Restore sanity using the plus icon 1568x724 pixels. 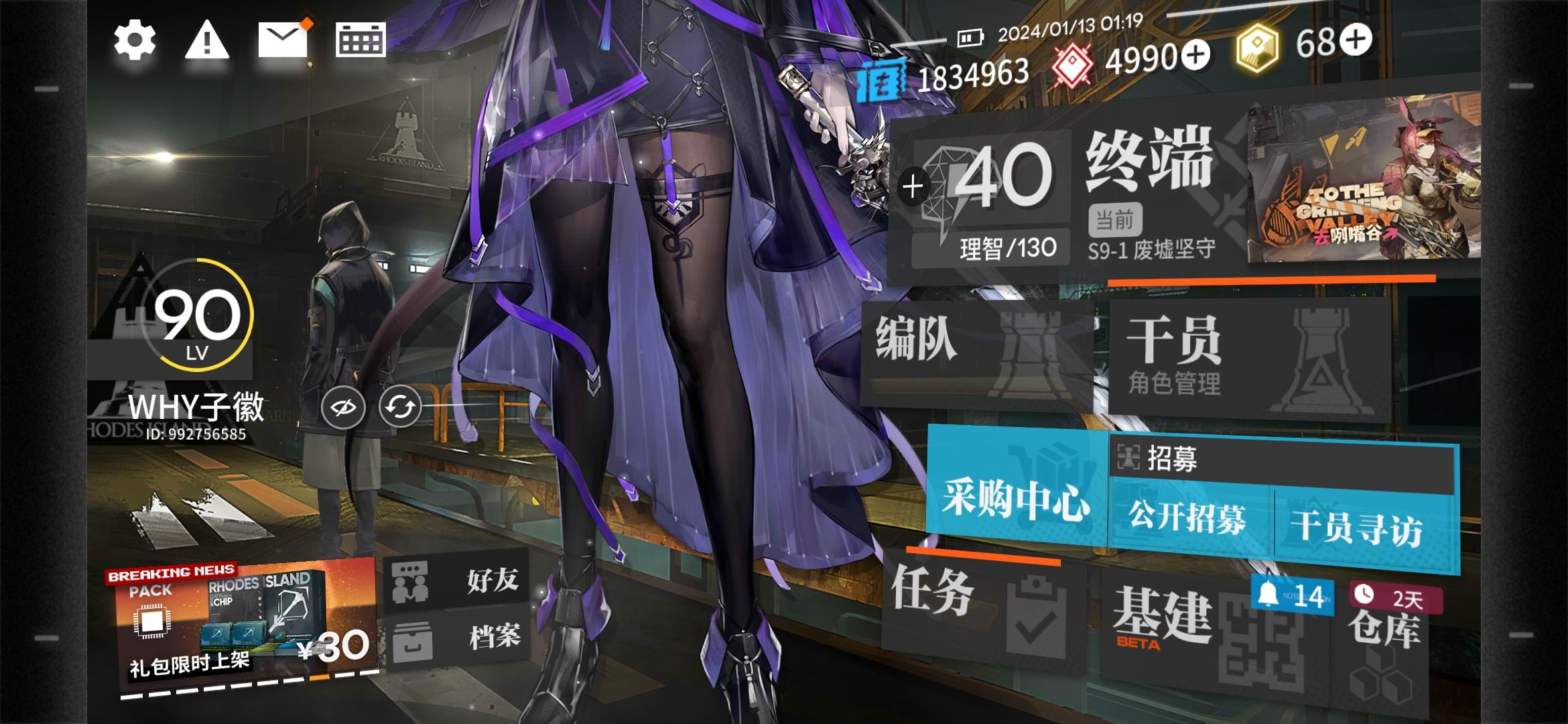pyautogui.click(x=913, y=186)
